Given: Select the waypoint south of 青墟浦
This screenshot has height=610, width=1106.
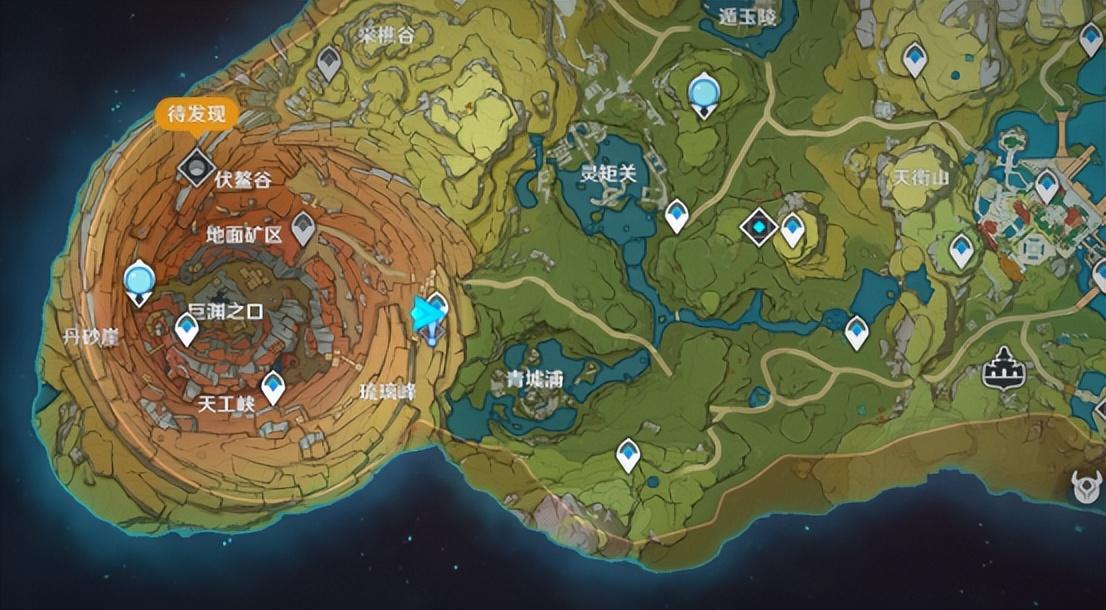Looking at the screenshot, I should point(628,454).
